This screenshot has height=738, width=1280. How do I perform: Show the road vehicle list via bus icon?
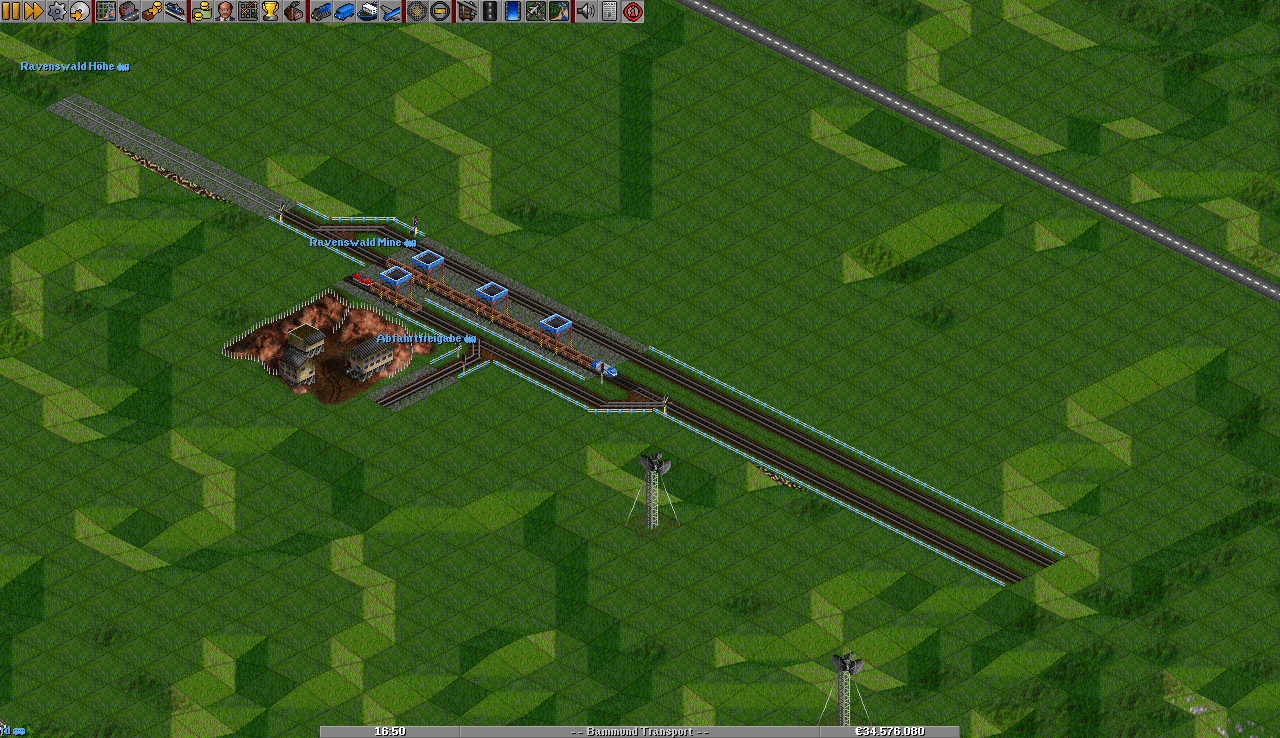tap(344, 11)
